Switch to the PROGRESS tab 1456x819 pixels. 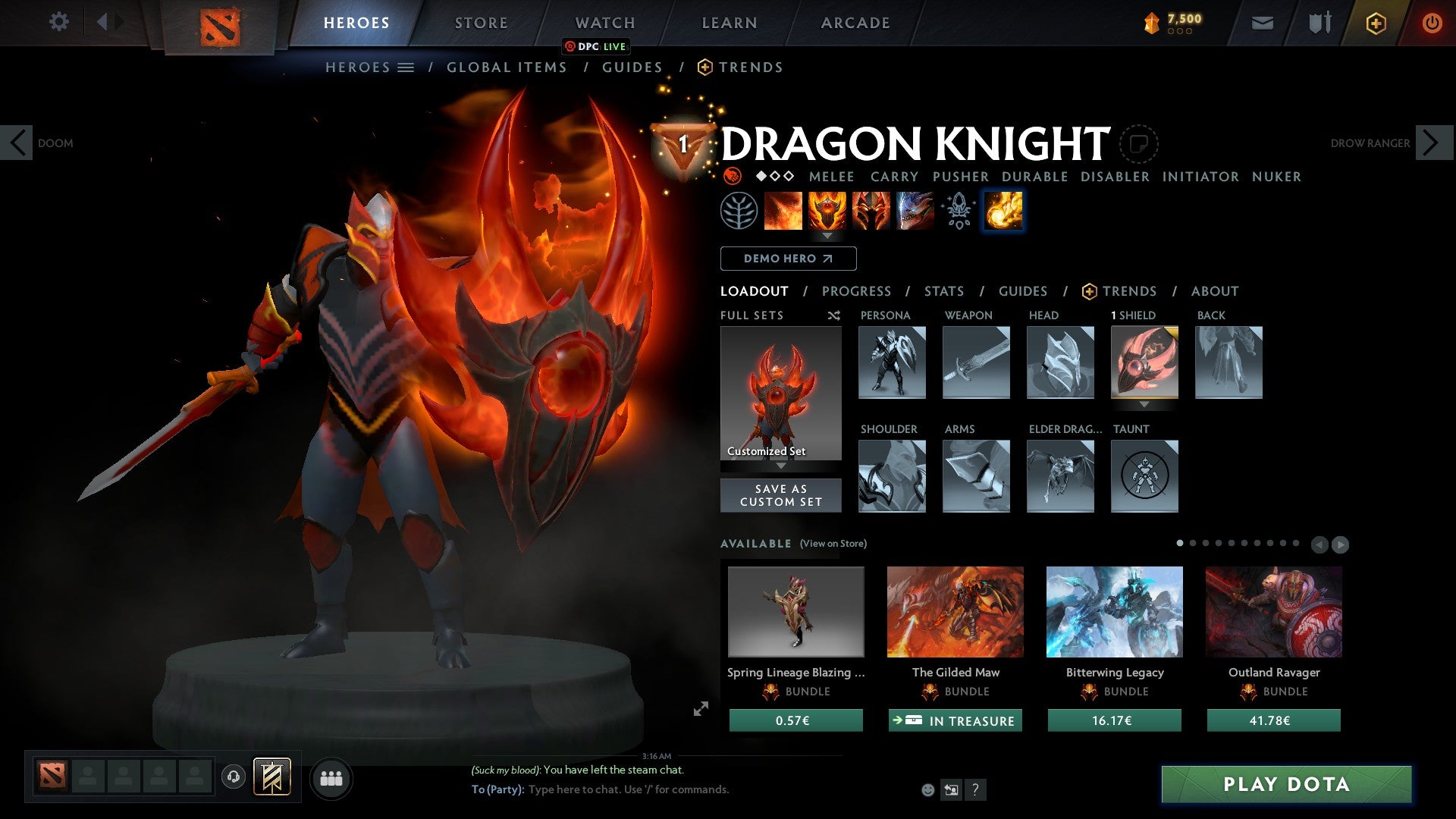click(856, 291)
